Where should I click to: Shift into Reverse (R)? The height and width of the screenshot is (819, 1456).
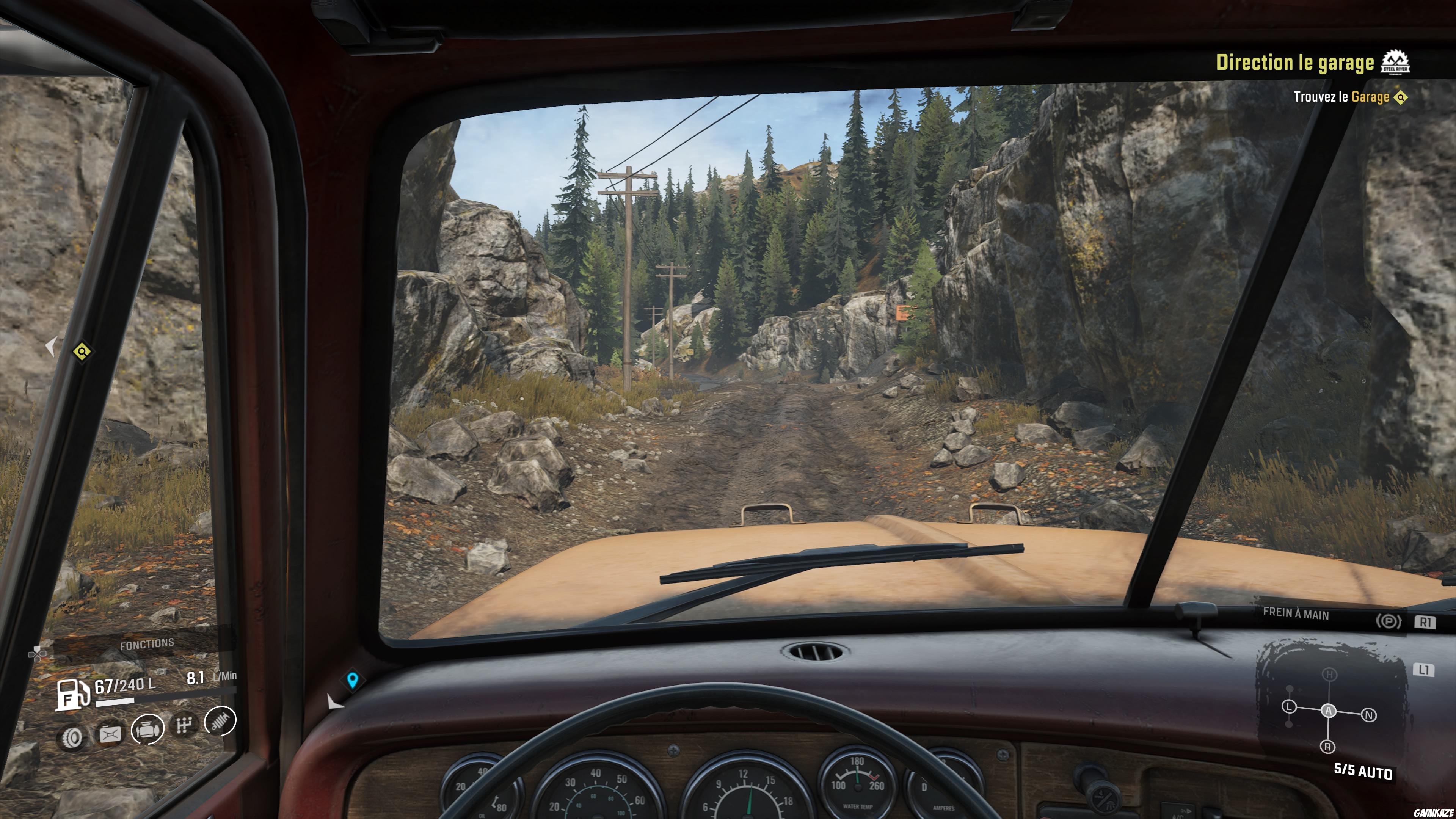click(x=1328, y=747)
